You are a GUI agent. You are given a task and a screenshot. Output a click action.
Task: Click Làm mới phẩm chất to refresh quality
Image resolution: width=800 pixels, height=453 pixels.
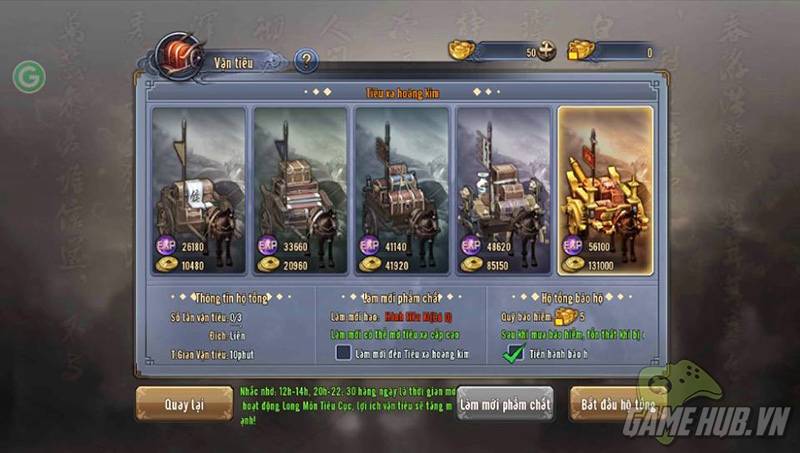[x=505, y=403]
